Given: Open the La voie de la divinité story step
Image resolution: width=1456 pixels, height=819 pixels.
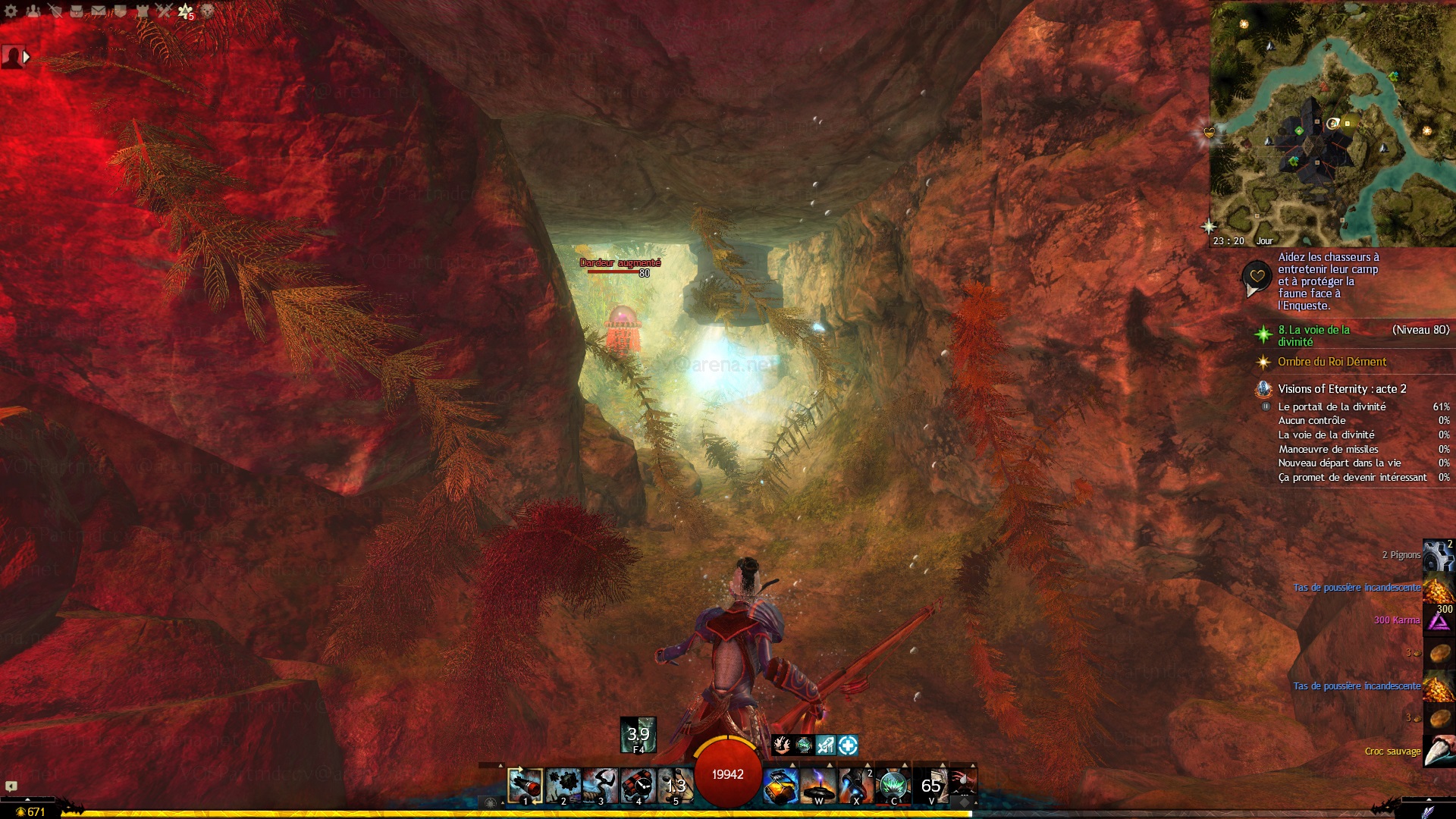Looking at the screenshot, I should click(x=1314, y=335).
